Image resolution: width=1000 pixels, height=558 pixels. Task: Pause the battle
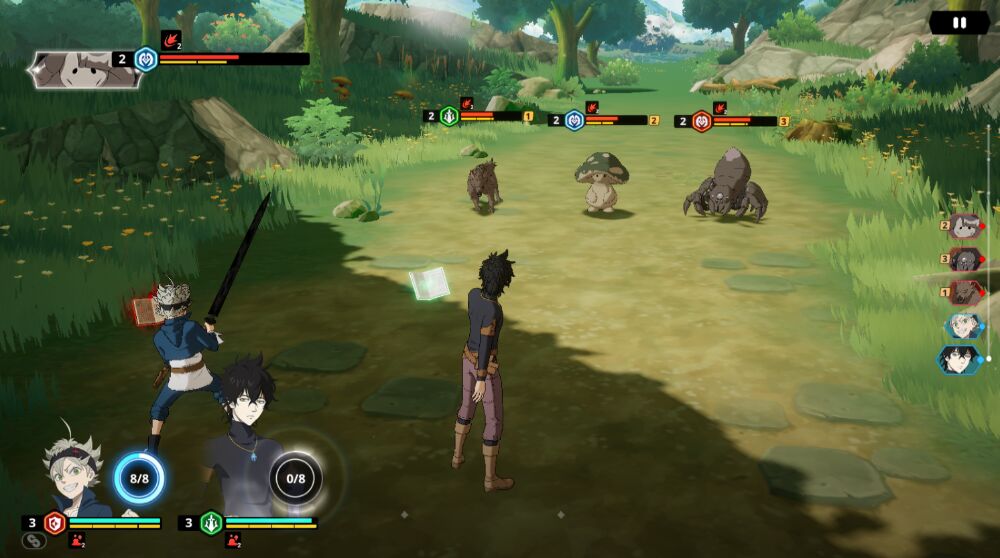pos(959,22)
